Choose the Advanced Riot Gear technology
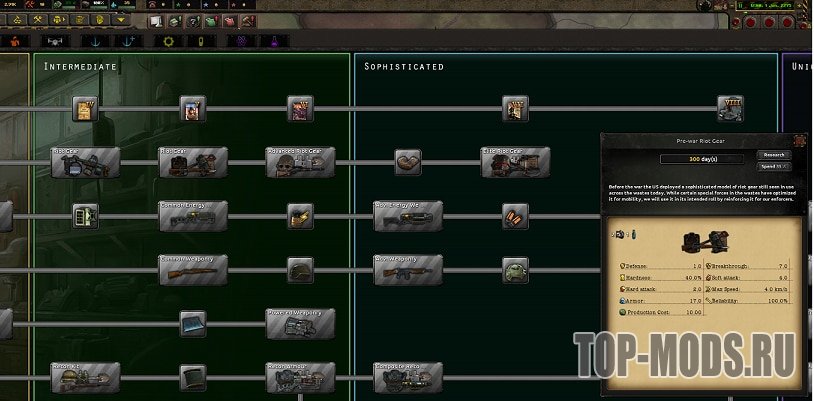 point(301,162)
